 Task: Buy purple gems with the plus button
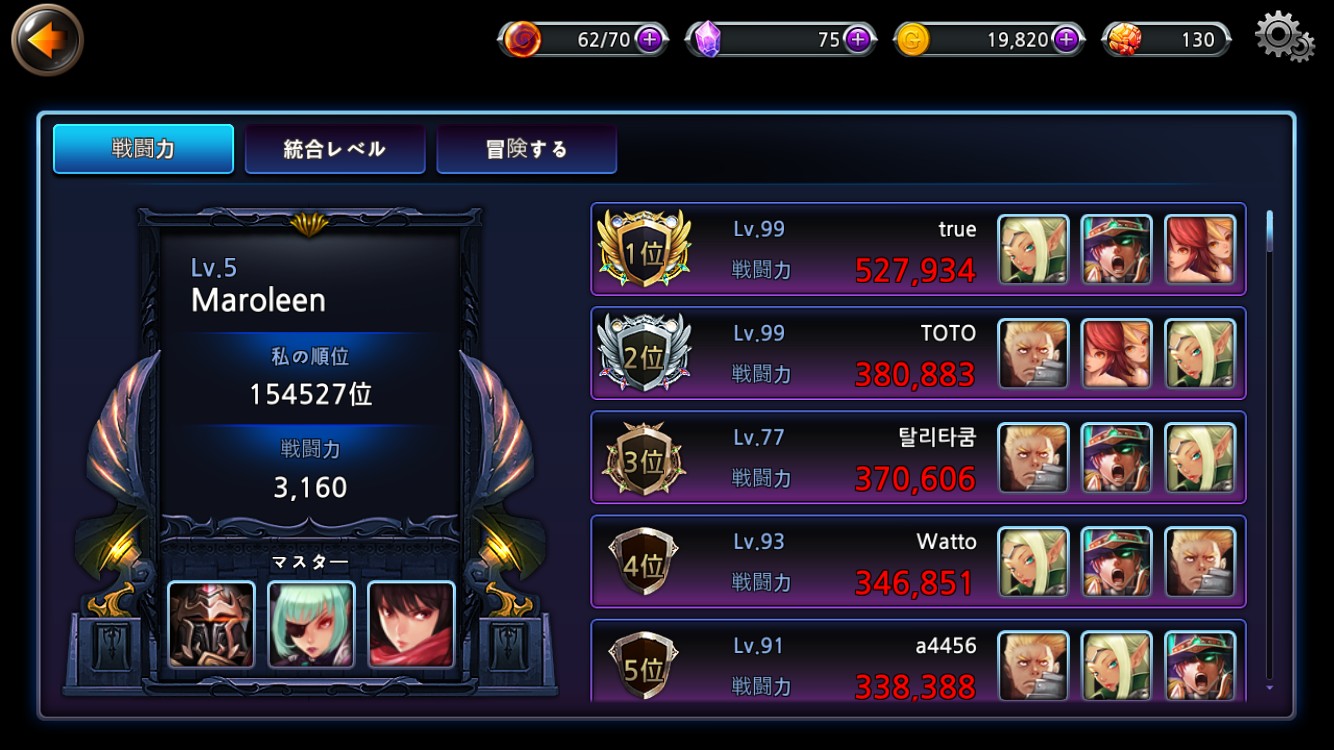[x=857, y=40]
